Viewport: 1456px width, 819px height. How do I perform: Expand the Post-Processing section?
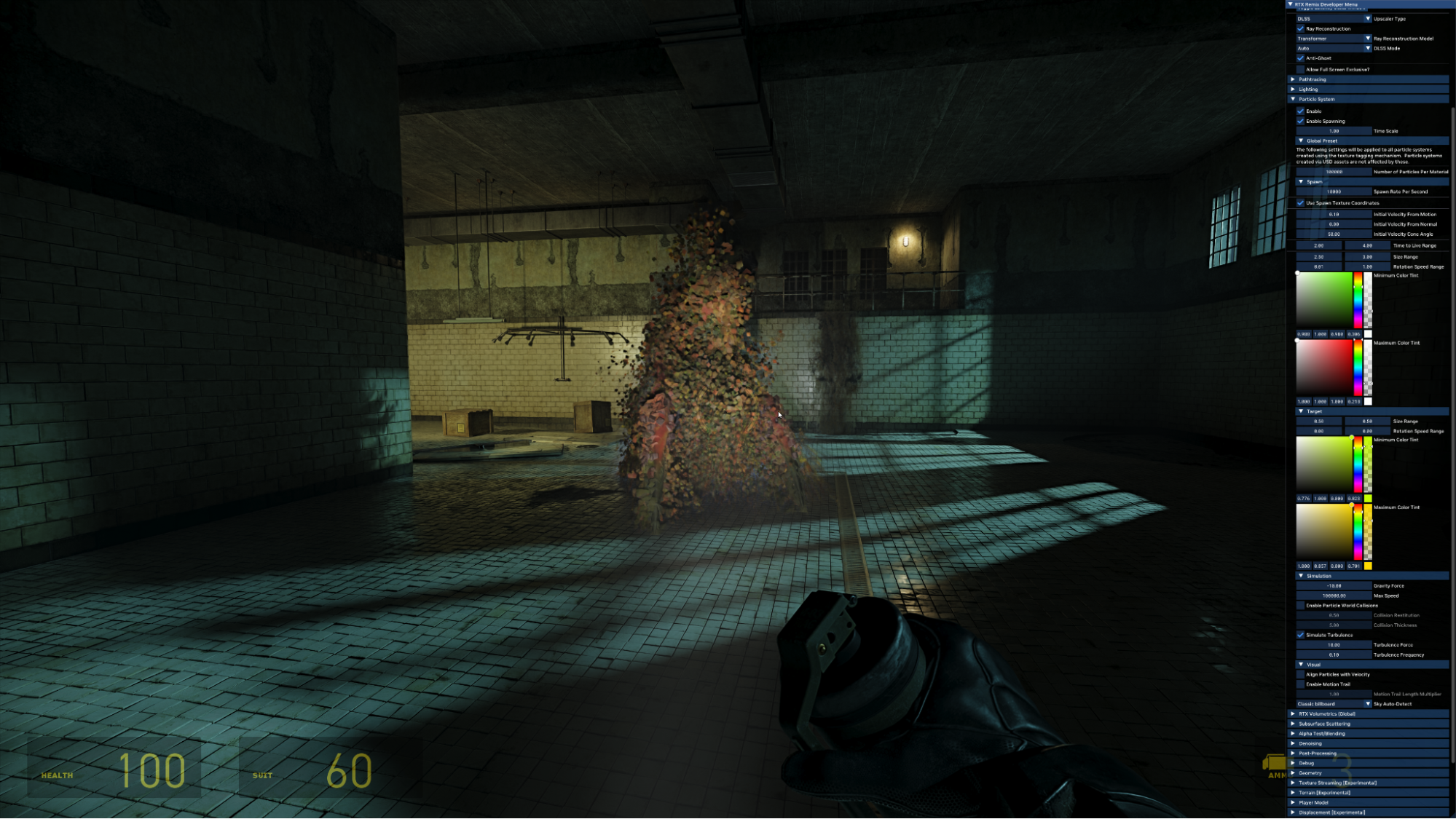pos(1294,753)
